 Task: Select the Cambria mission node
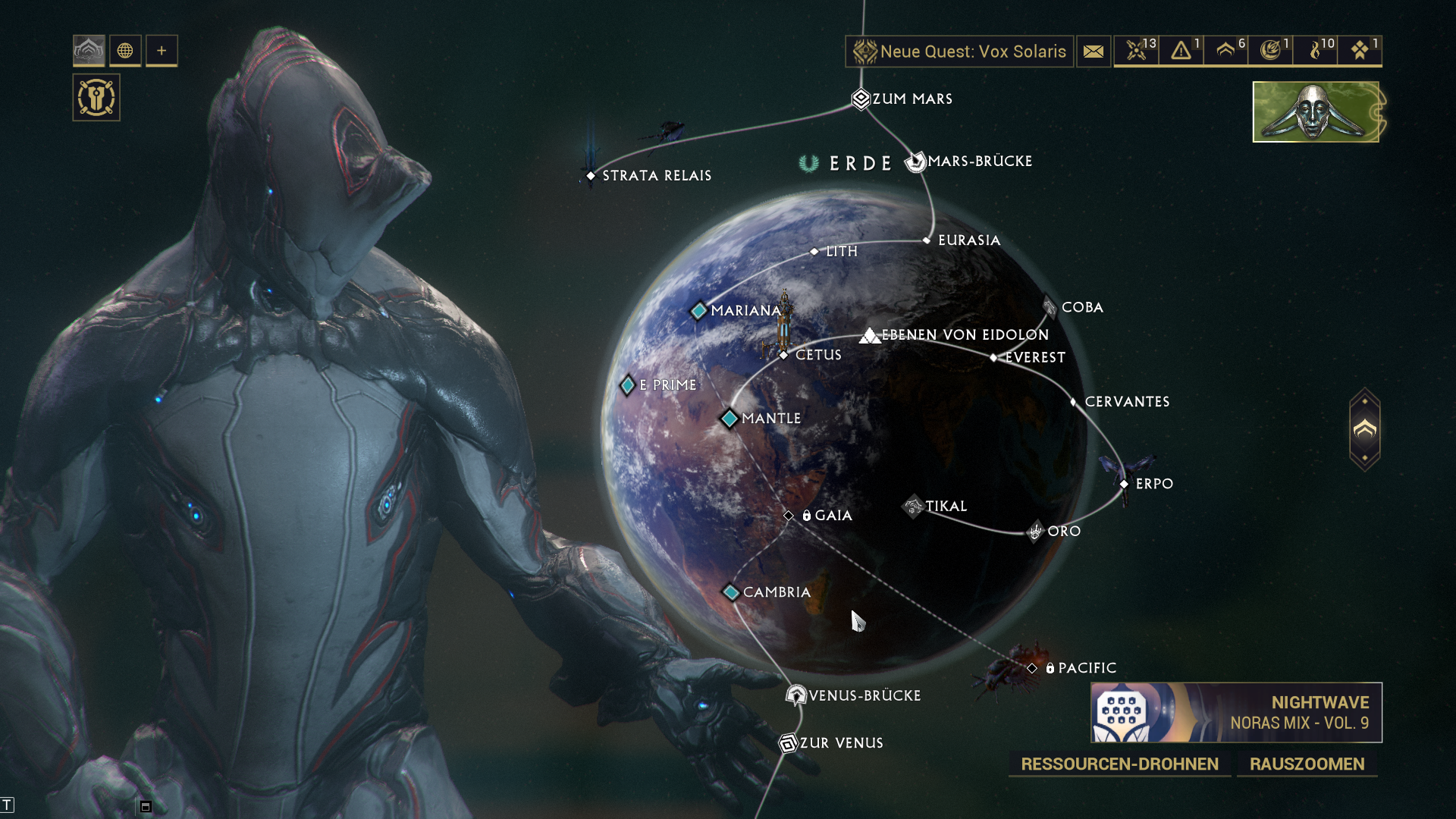[731, 592]
